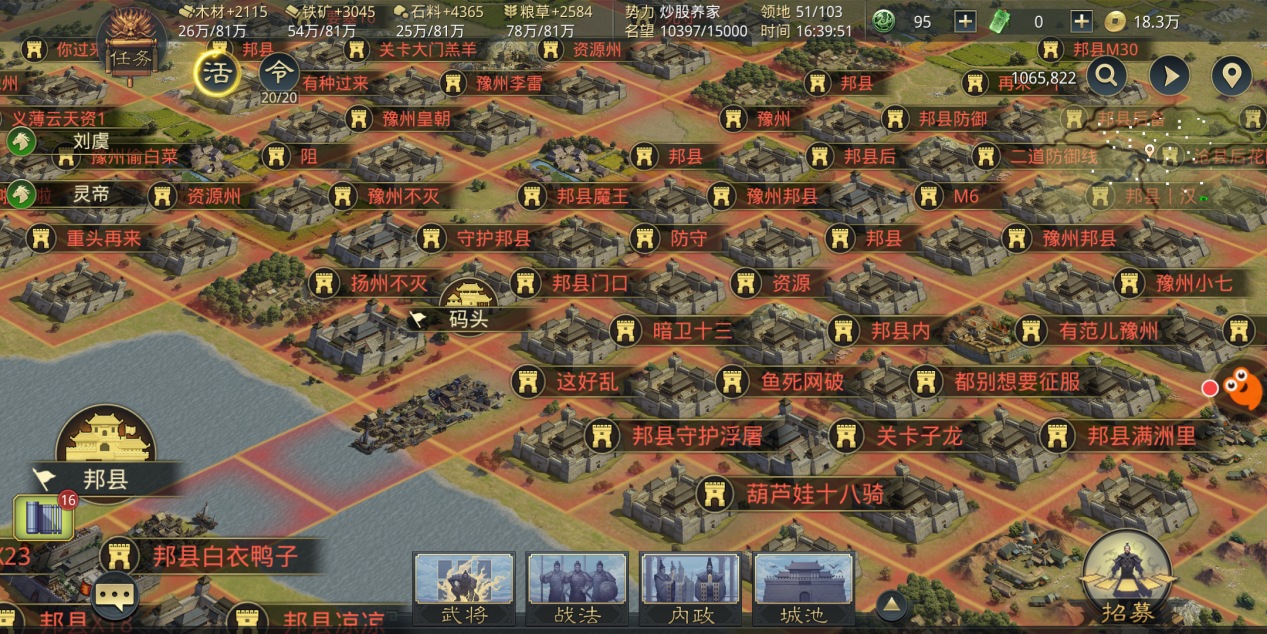Add green tokens with the plus button
1267x634 pixels.
tap(1082, 21)
